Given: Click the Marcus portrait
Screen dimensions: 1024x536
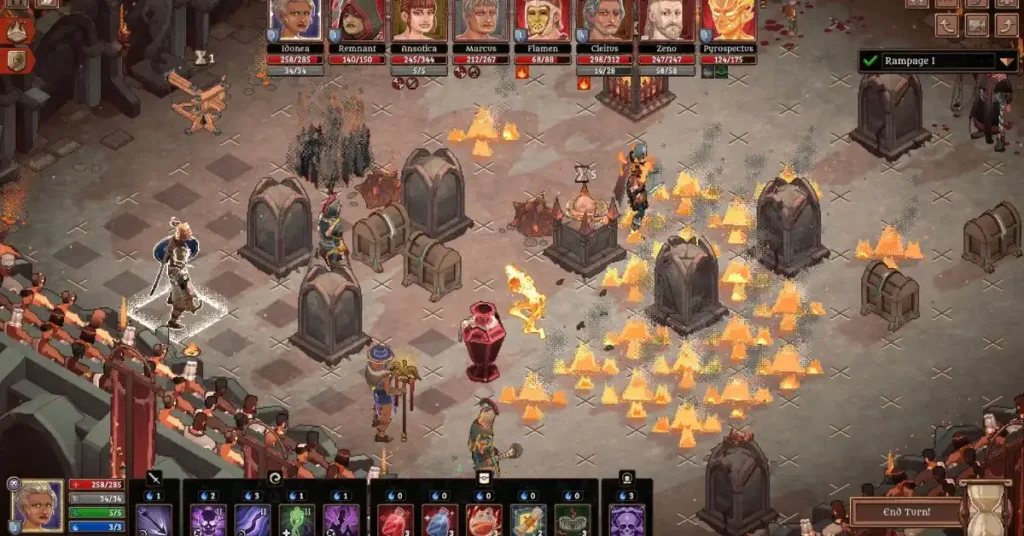Looking at the screenshot, I should (482, 20).
